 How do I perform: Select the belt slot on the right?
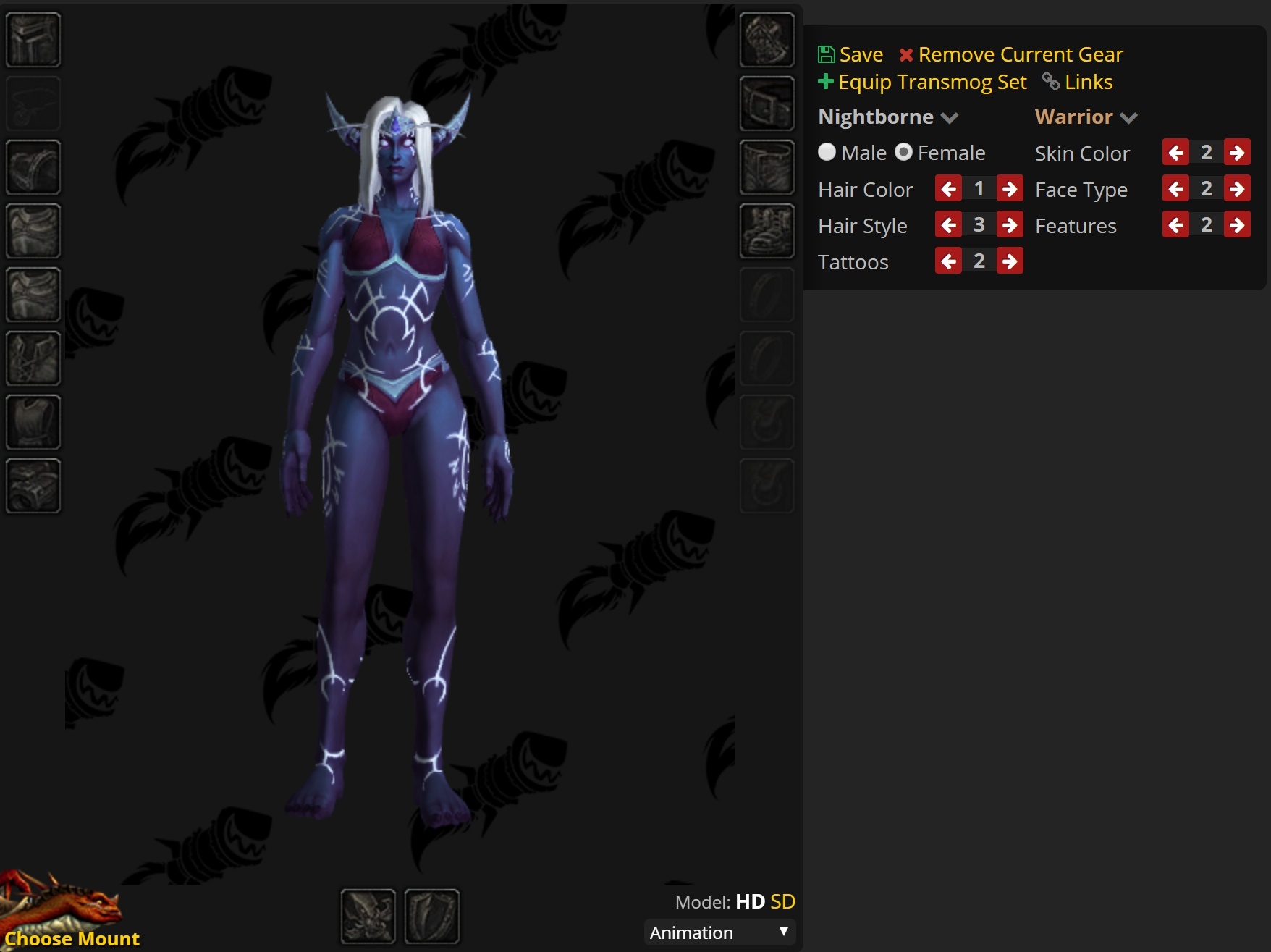tap(767, 105)
